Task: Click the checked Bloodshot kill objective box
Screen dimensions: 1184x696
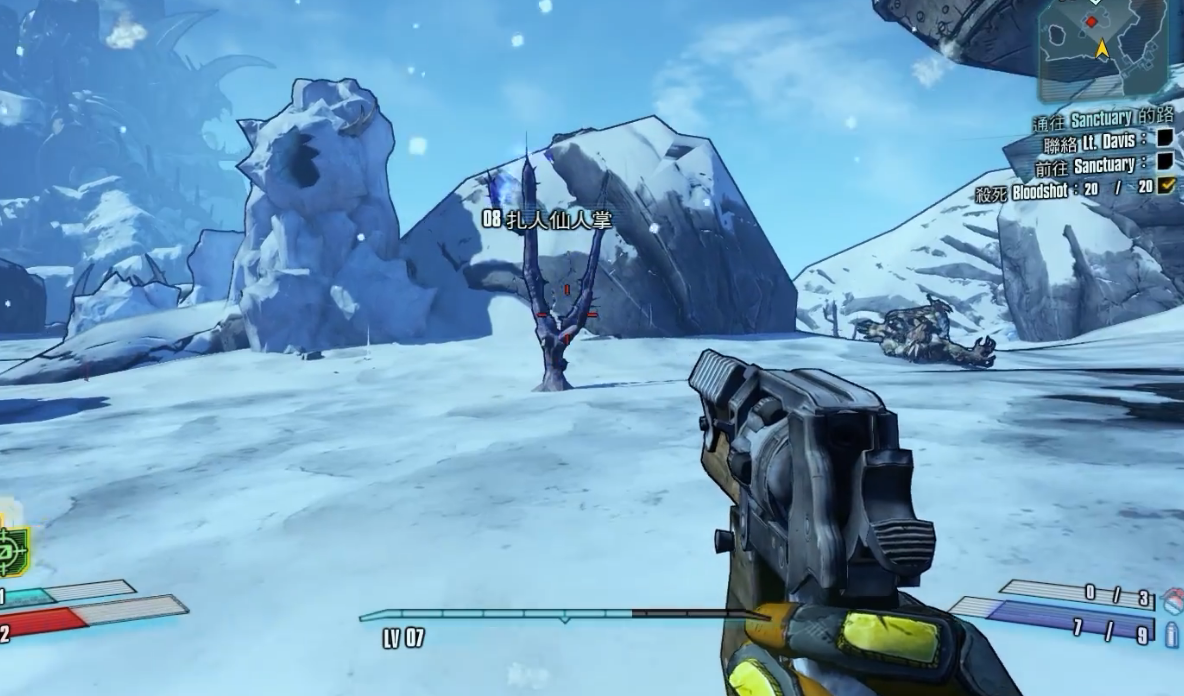Action: tap(1165, 185)
